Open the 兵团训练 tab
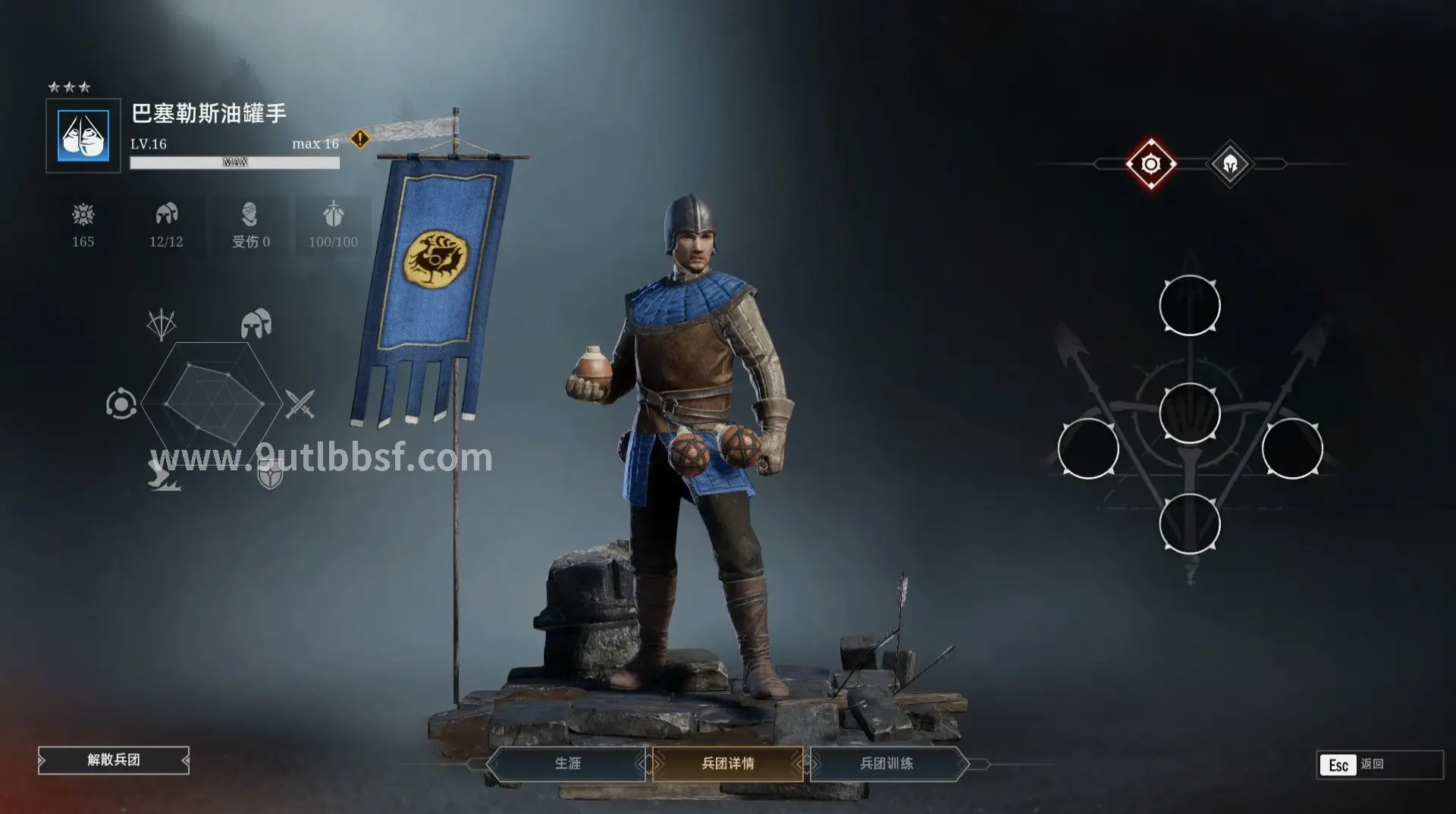This screenshot has width=1456, height=814. [886, 763]
